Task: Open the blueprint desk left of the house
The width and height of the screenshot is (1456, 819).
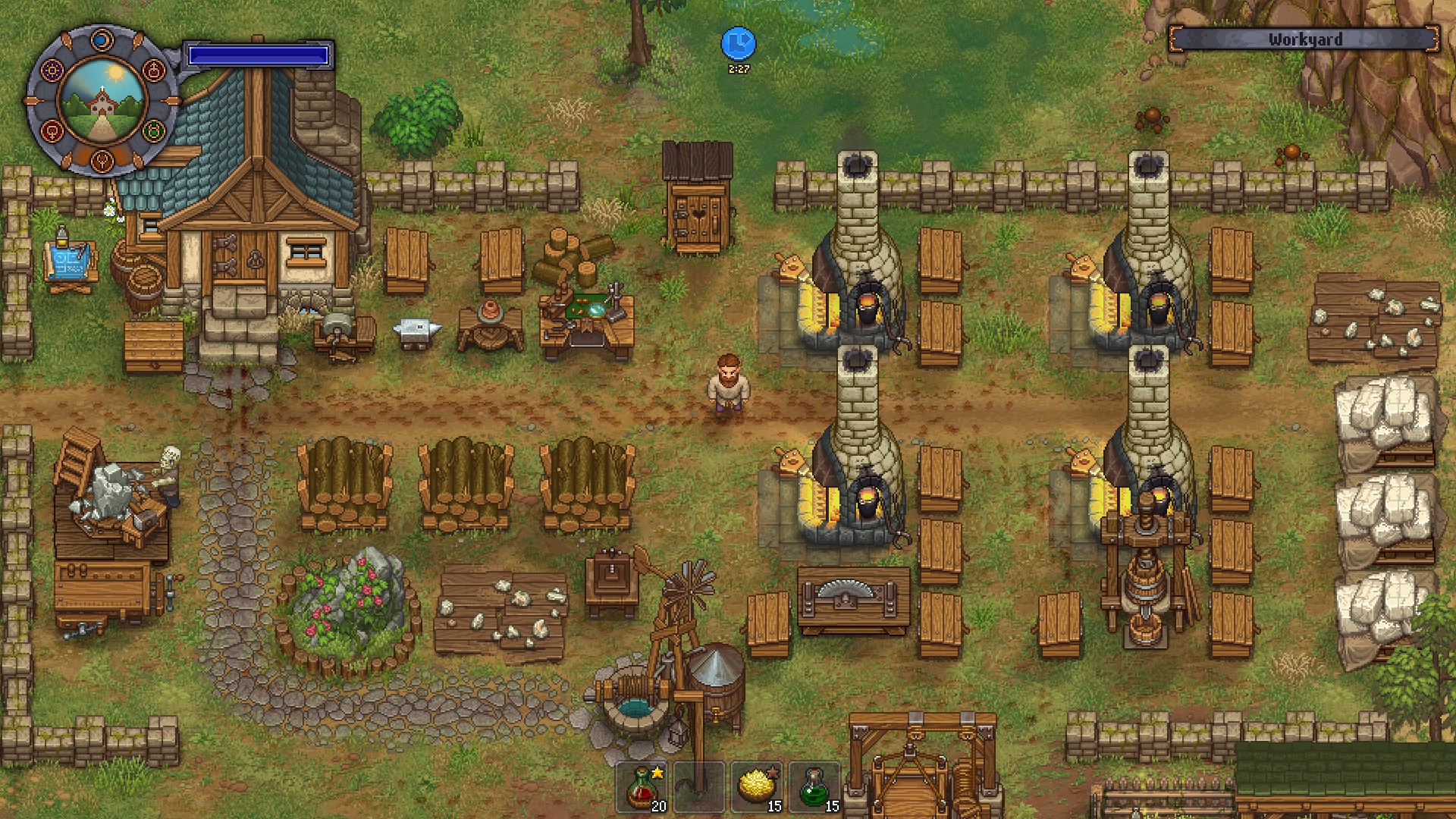Action: 71,262
